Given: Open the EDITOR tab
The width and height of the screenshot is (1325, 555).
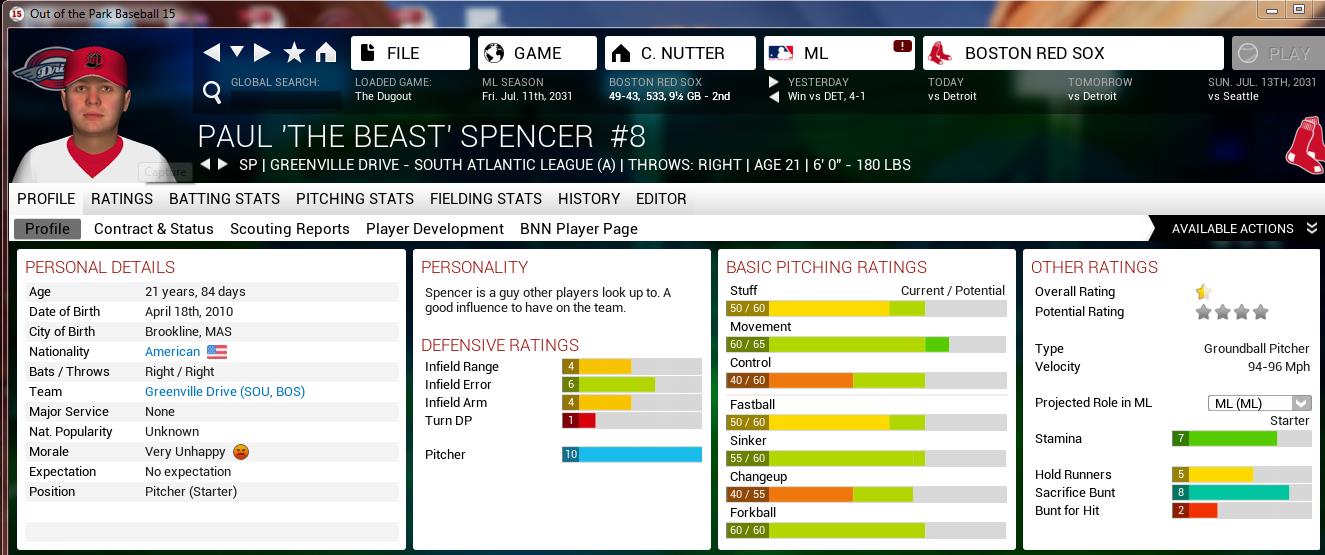Looking at the screenshot, I should click(661, 199).
